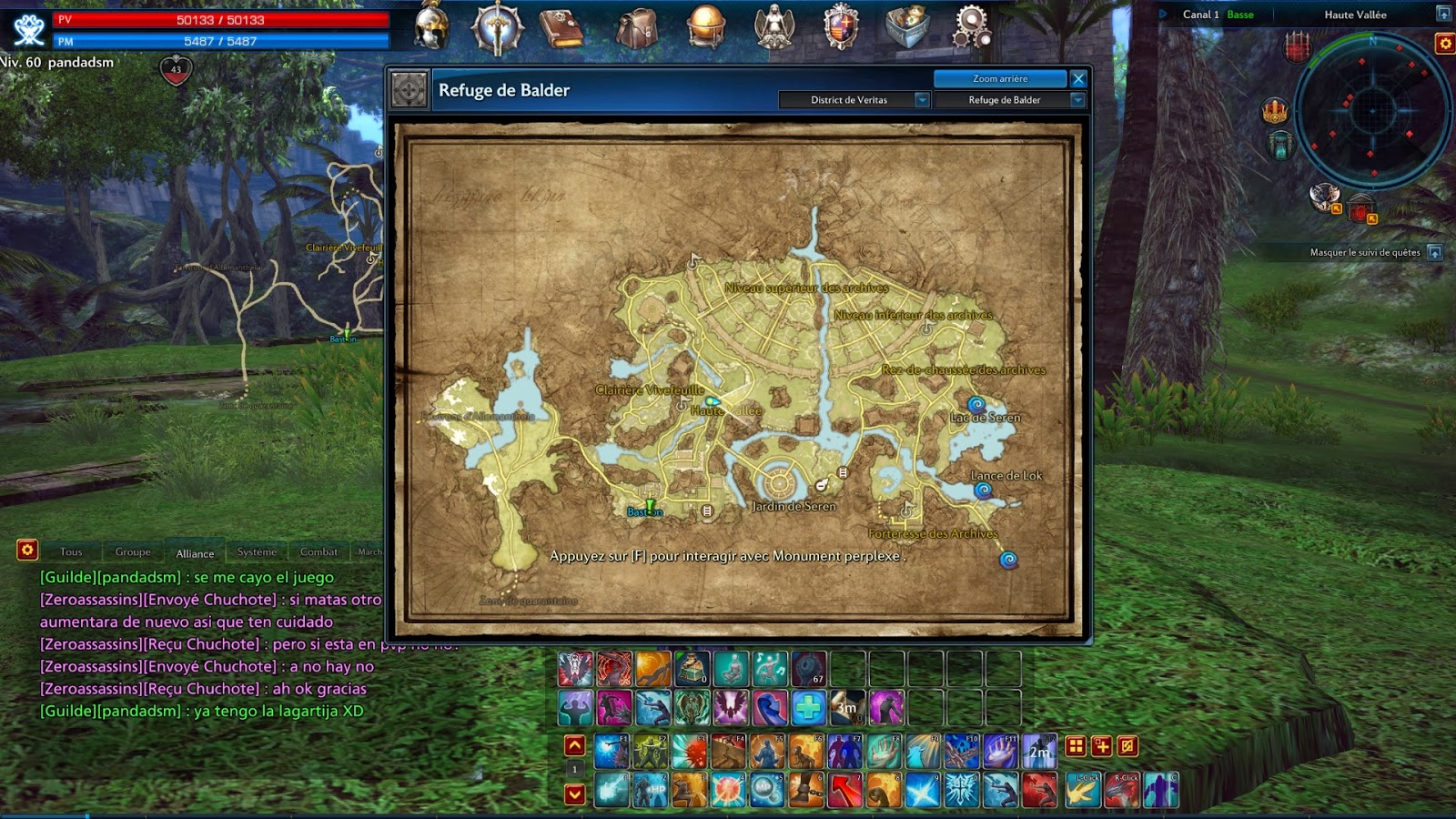Toggle the expand arrow beside Haute Vallée

pos(1442,14)
